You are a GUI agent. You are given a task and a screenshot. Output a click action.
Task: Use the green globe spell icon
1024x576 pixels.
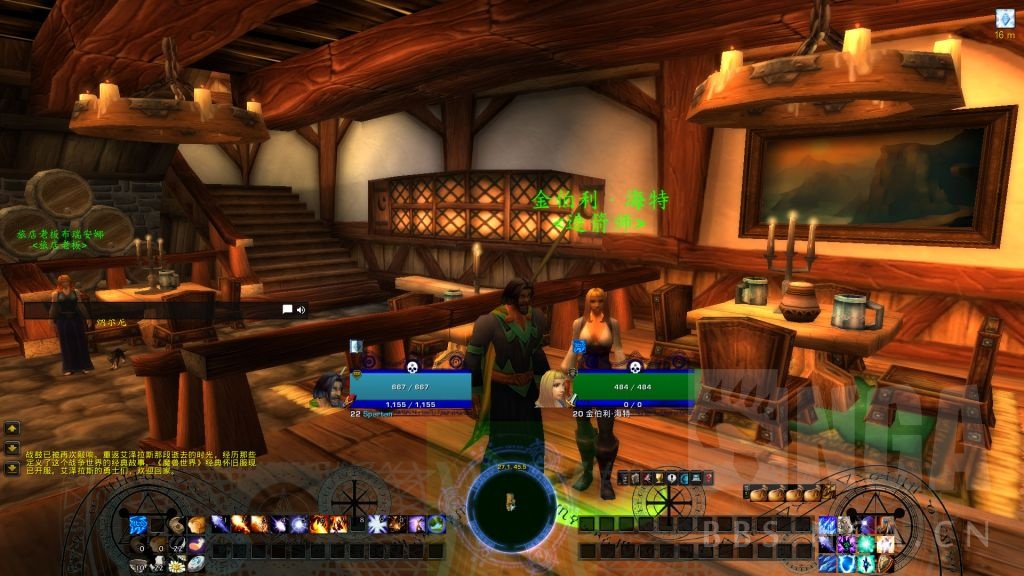(436, 524)
